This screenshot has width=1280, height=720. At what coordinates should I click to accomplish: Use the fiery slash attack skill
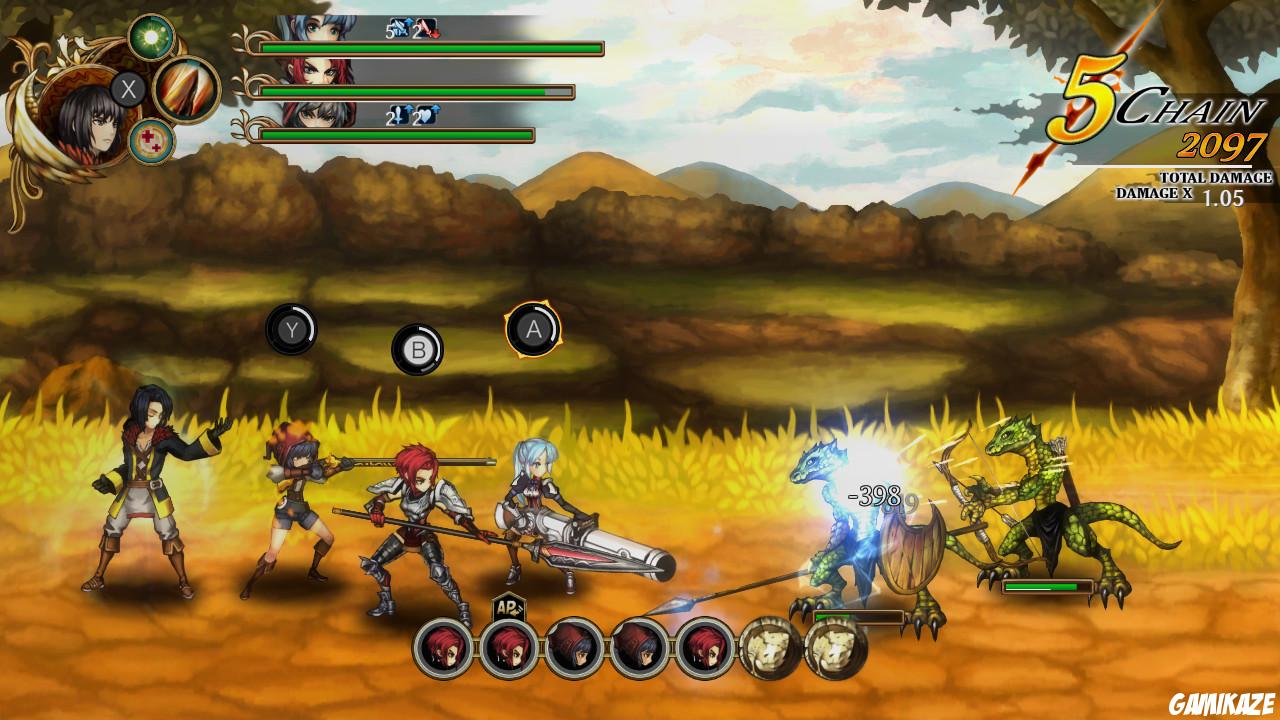[x=186, y=90]
